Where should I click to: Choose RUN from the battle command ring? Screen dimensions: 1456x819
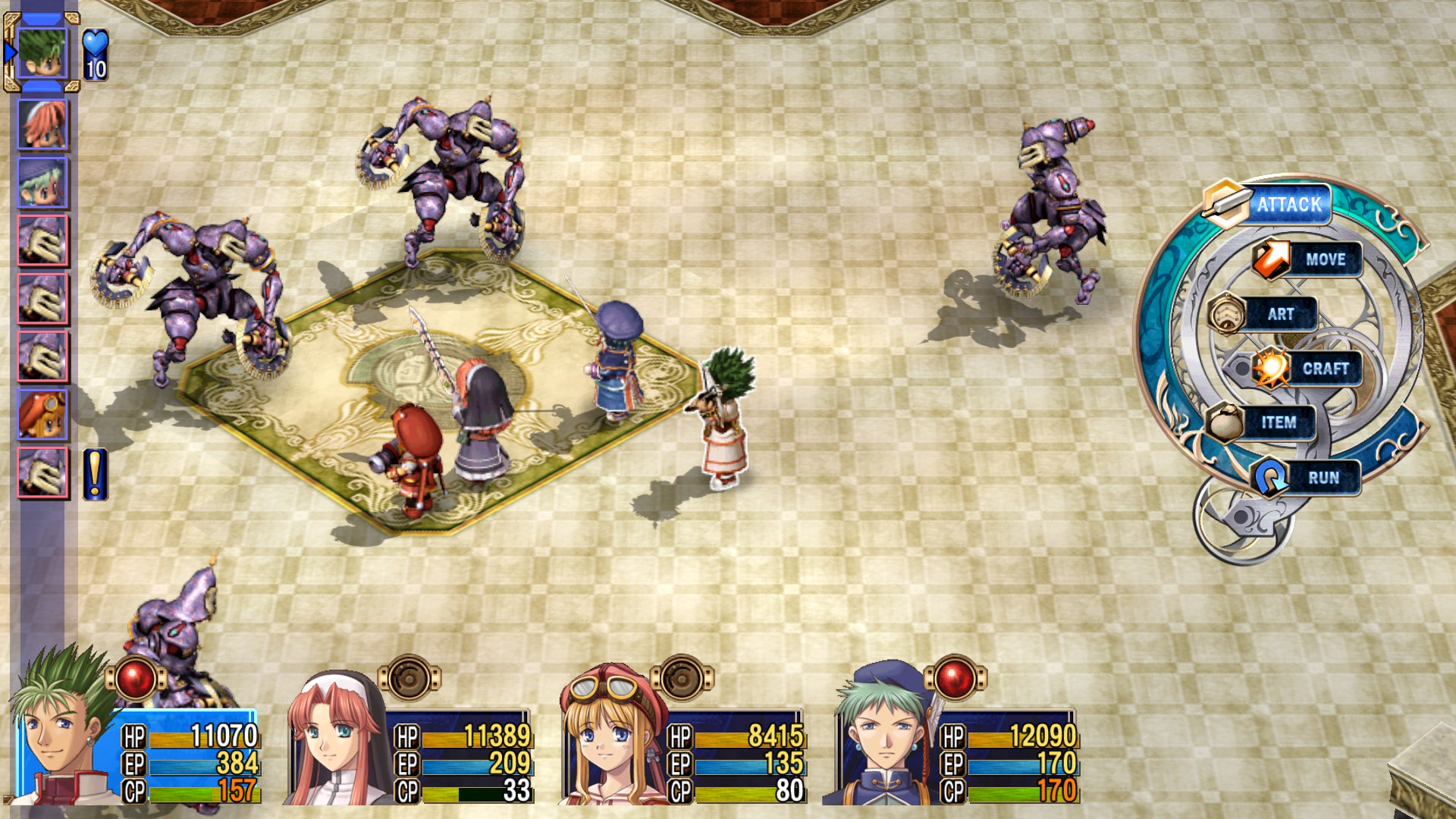tap(1326, 478)
